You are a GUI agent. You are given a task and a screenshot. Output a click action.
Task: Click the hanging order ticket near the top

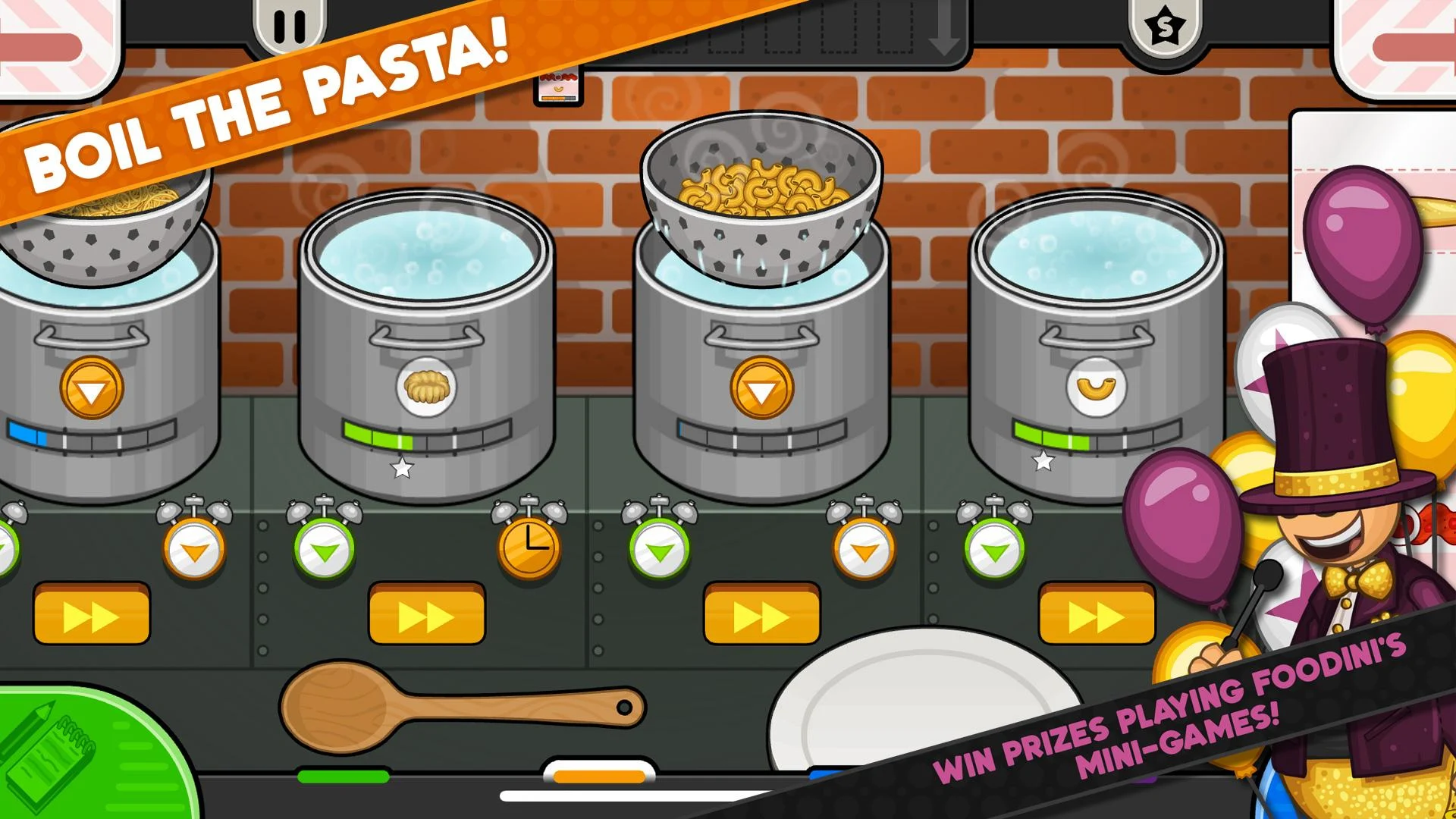(557, 86)
